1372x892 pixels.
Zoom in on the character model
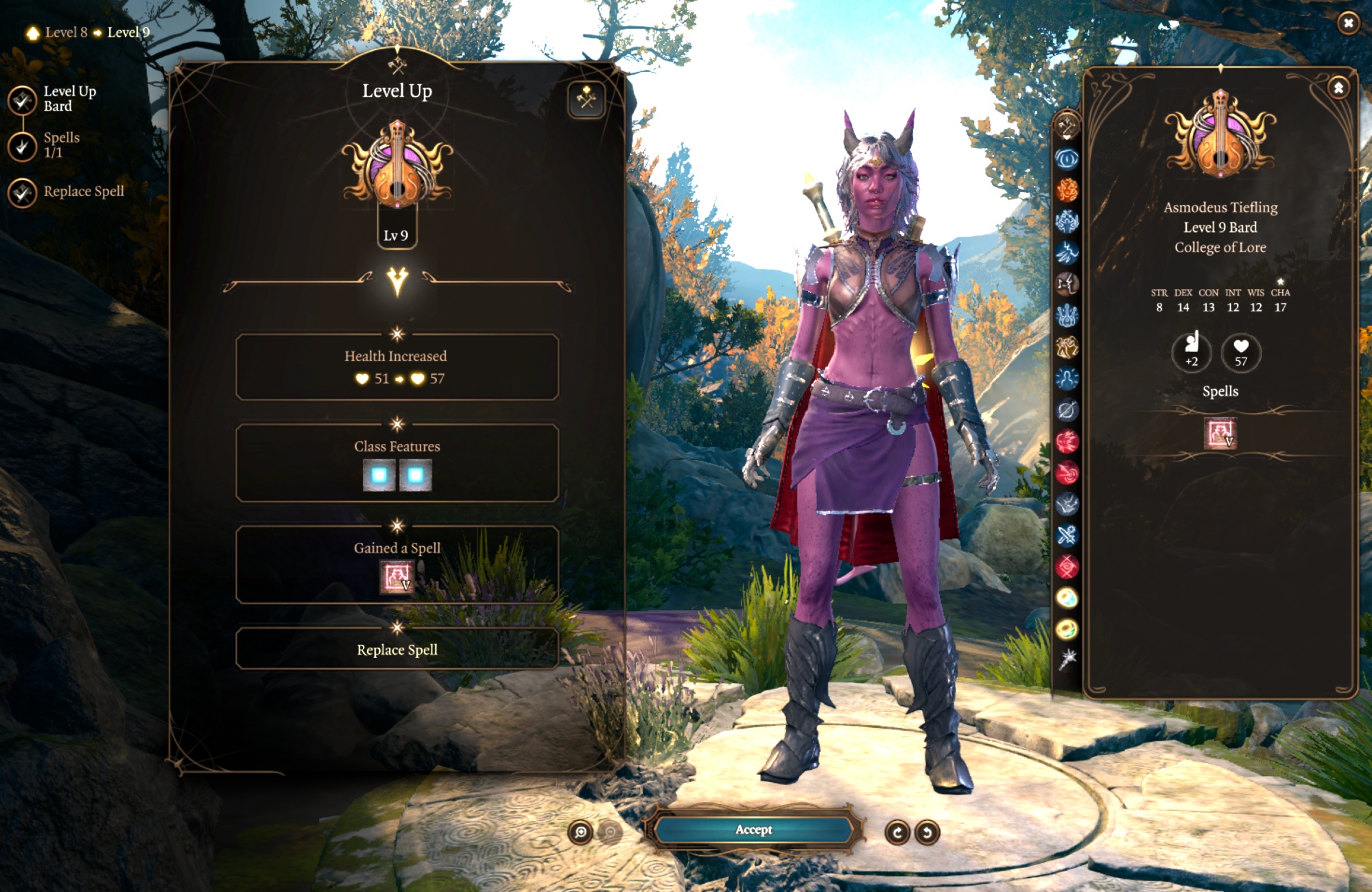pos(580,832)
